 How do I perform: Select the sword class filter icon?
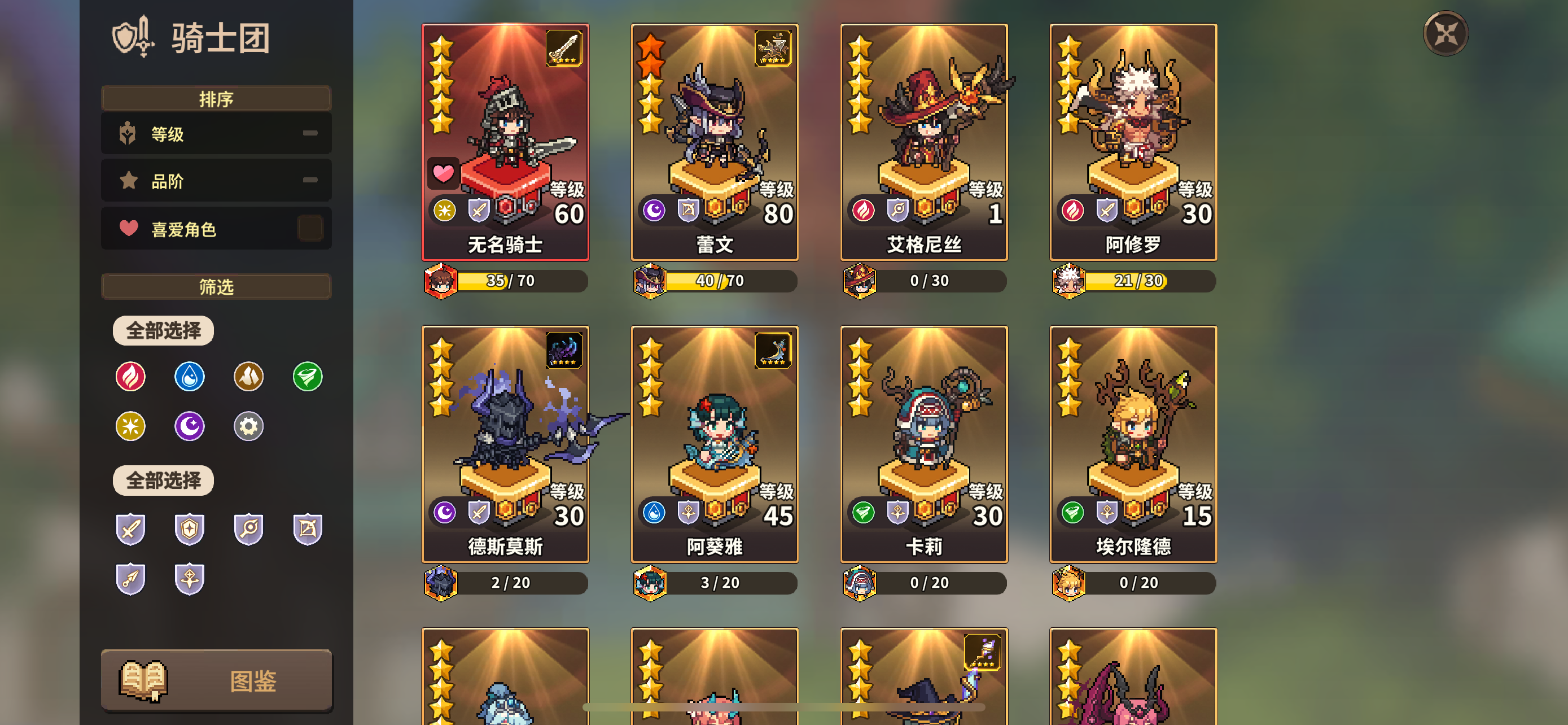(x=130, y=530)
